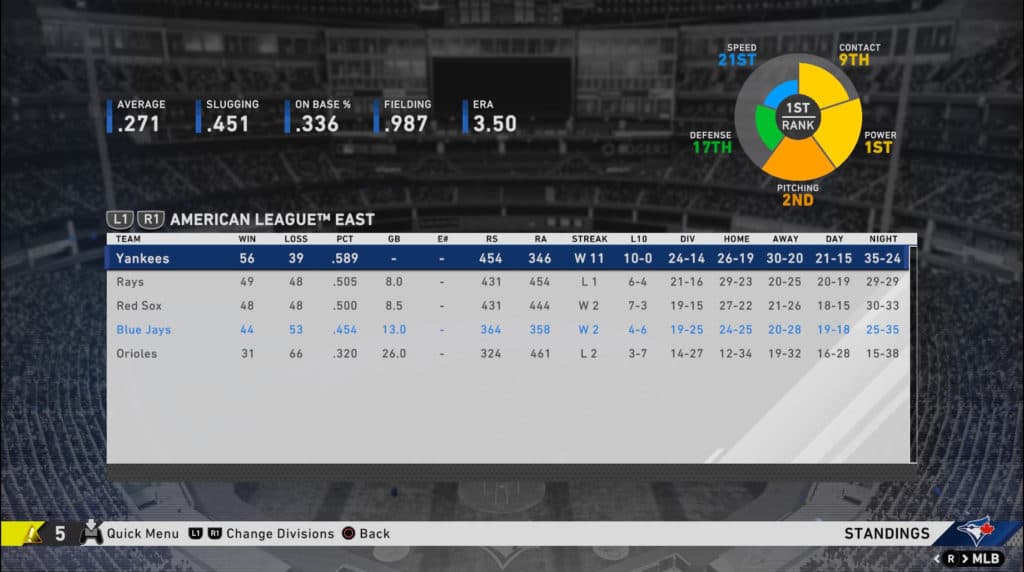
Task: Highlight the Blue Jays row
Action: click(143, 330)
